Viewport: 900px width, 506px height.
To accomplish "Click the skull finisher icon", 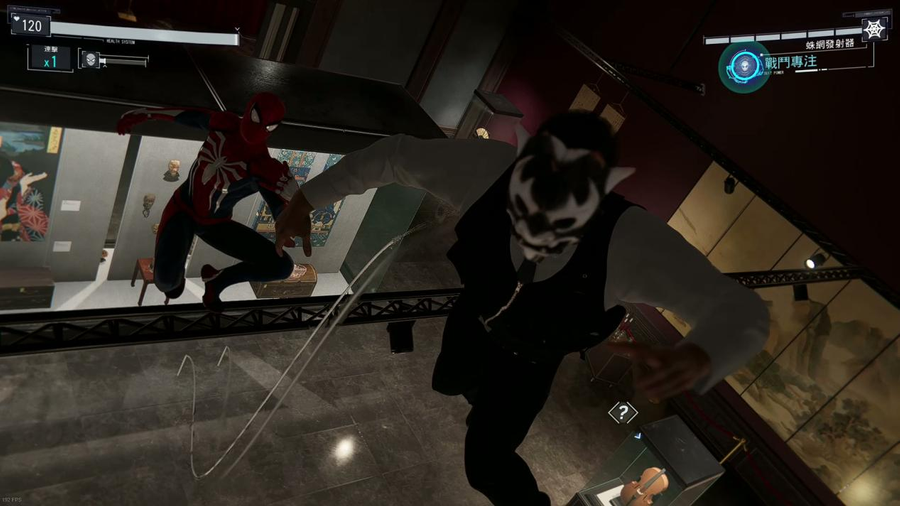I will (90, 59).
